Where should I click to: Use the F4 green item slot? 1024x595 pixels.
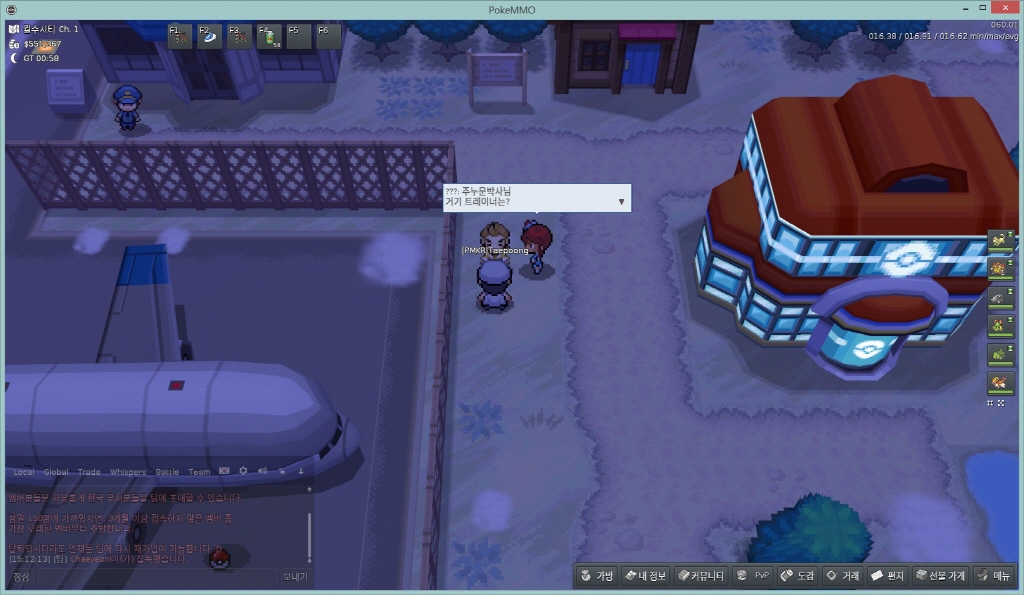click(x=269, y=37)
